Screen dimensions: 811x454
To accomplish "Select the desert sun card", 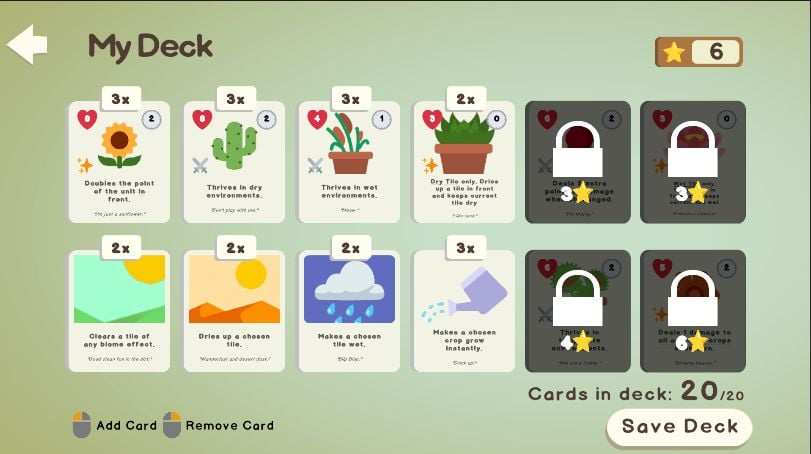I will point(235,311).
